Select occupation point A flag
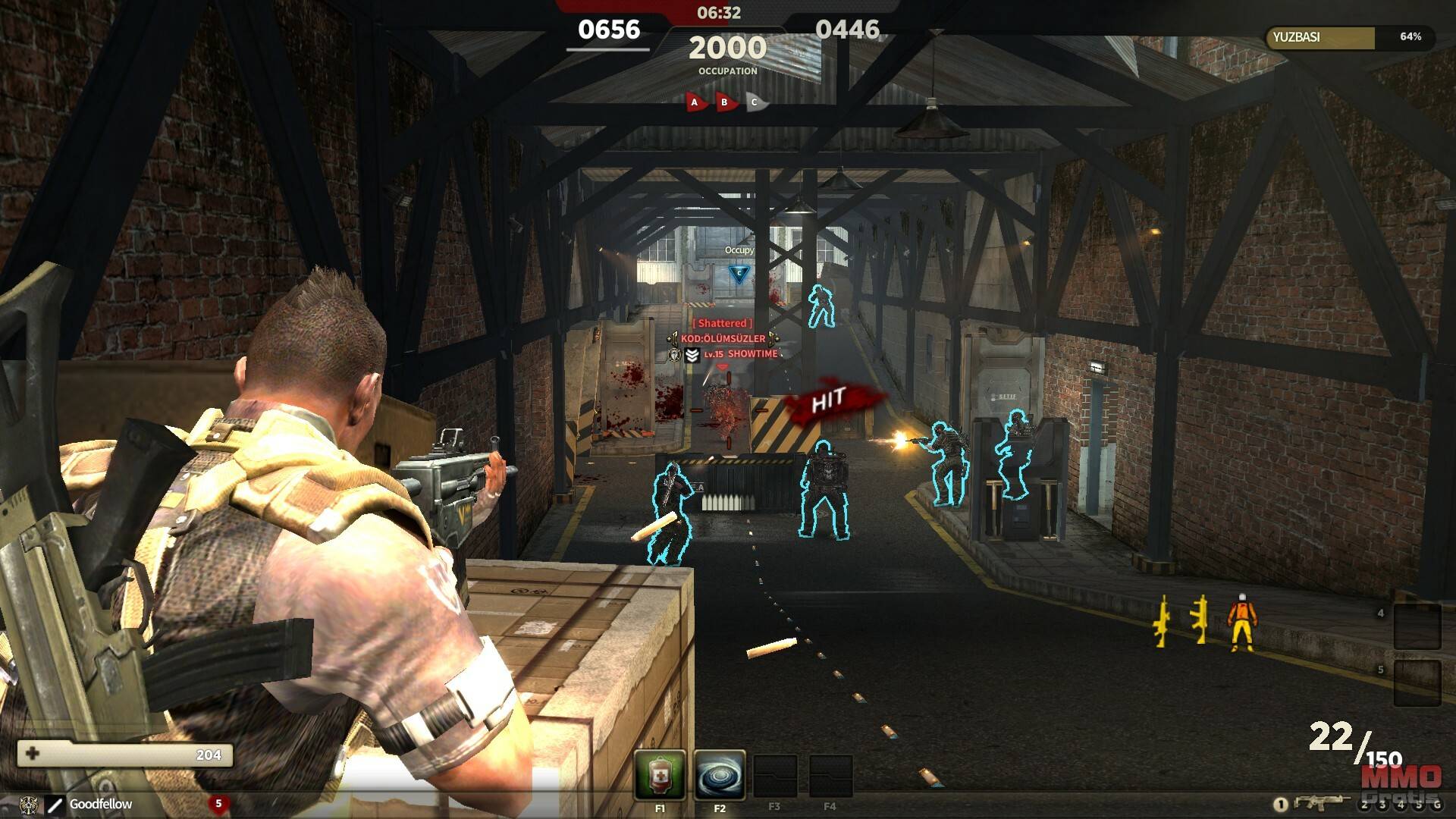The height and width of the screenshot is (819, 1456). click(x=695, y=102)
